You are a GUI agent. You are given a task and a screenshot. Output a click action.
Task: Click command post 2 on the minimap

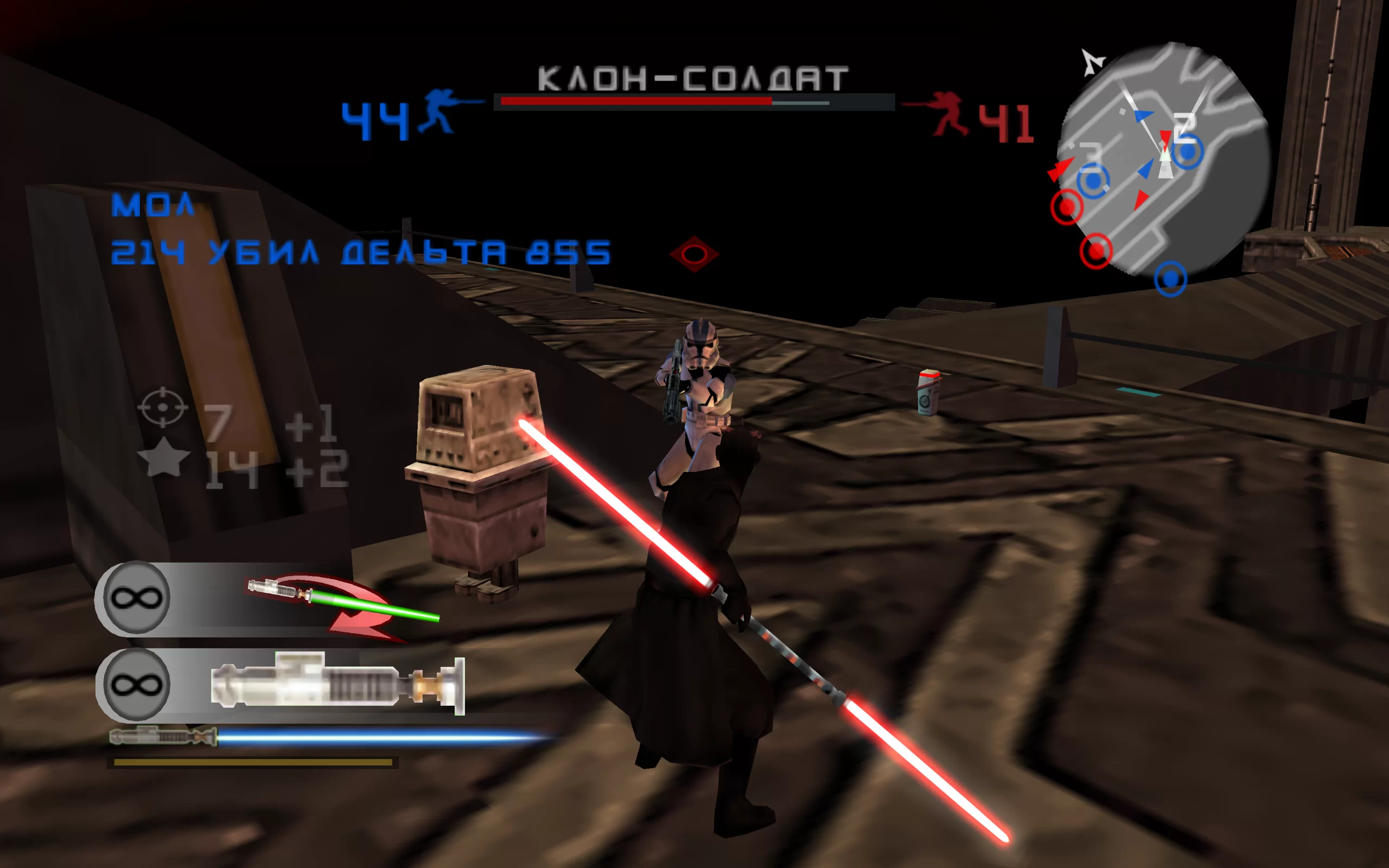(x=1187, y=151)
